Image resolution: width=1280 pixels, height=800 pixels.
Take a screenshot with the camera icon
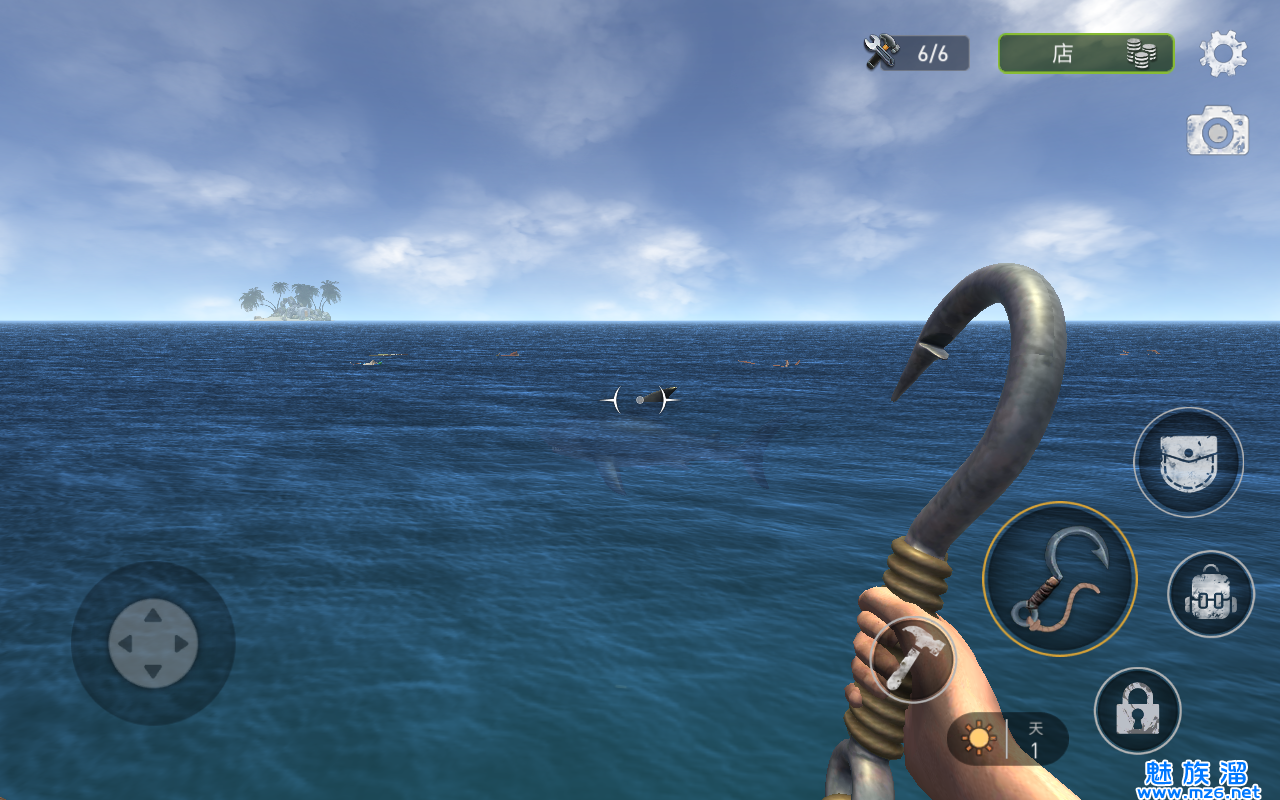pyautogui.click(x=1217, y=131)
